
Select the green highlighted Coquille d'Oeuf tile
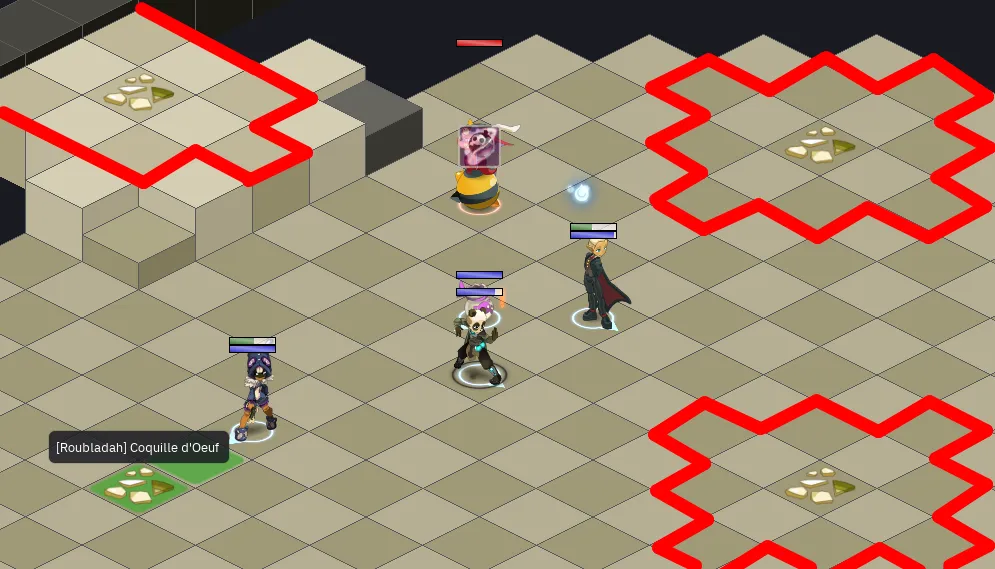[140, 489]
